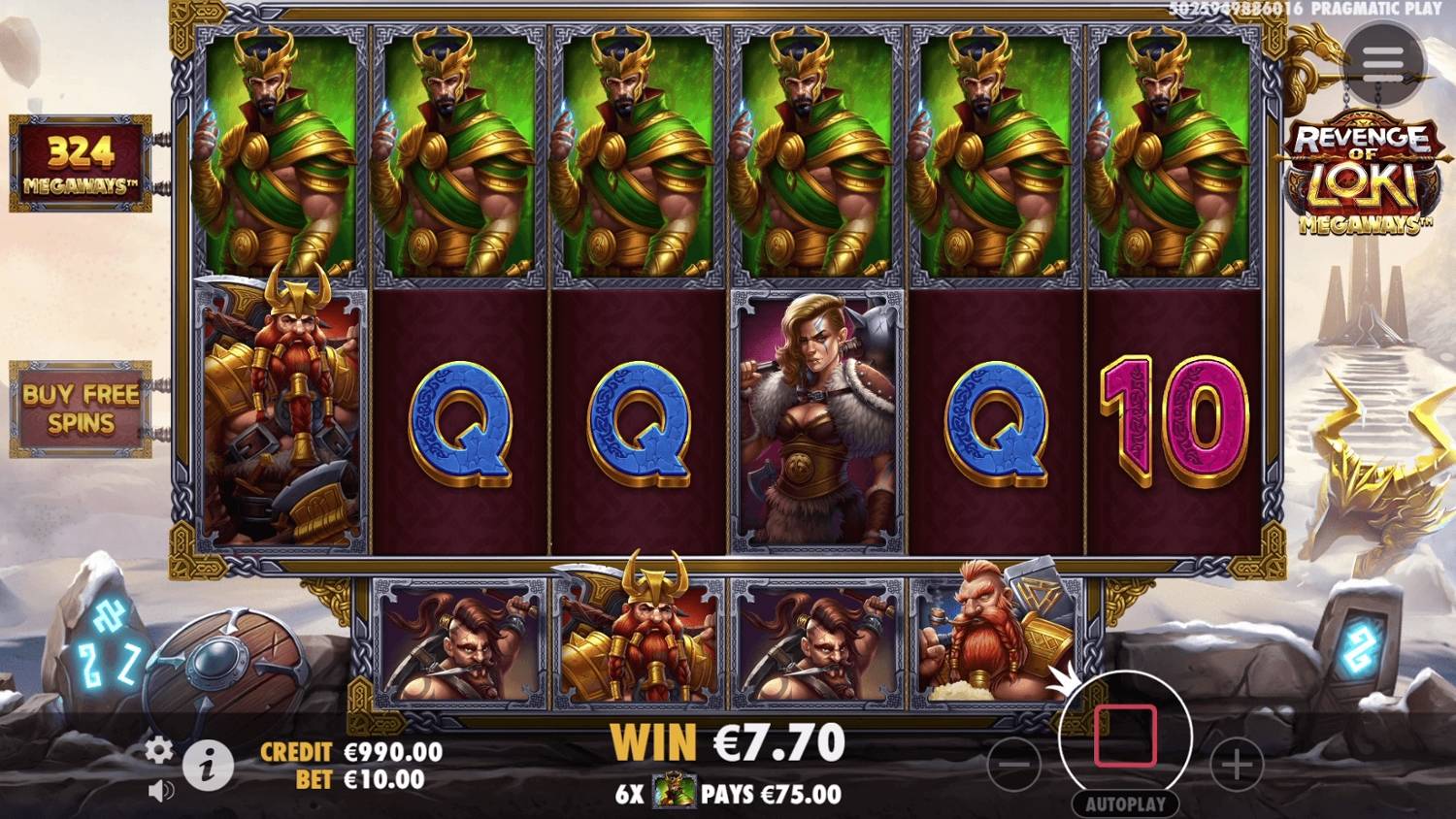Decrease the bet with the minus icon
Image resolution: width=1456 pixels, height=819 pixels.
pyautogui.click(x=1015, y=765)
